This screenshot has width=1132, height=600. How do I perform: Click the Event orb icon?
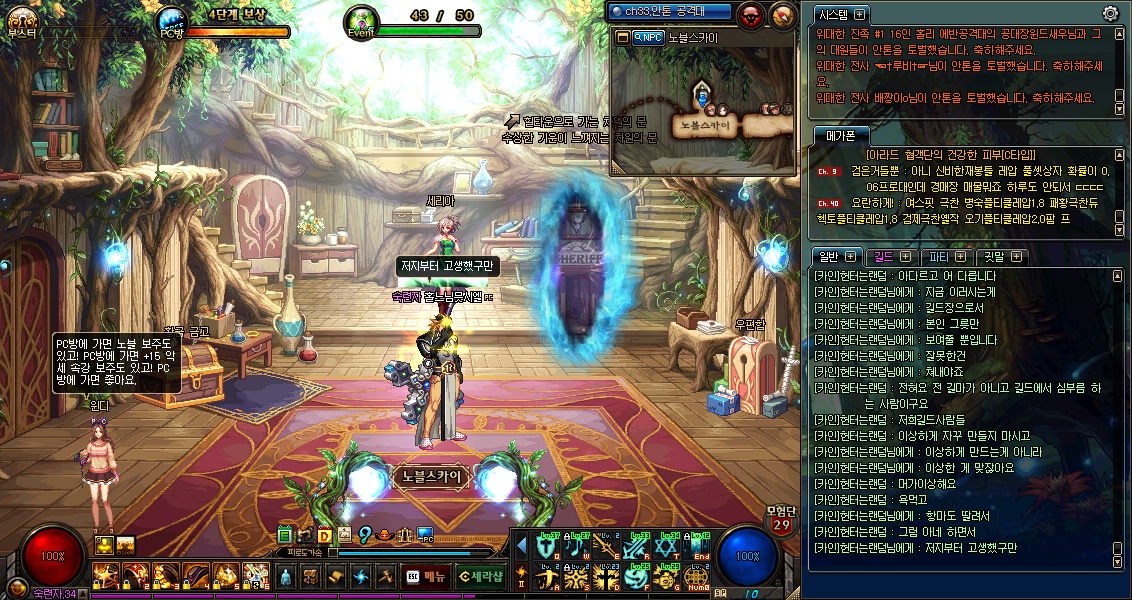pyautogui.click(x=360, y=22)
